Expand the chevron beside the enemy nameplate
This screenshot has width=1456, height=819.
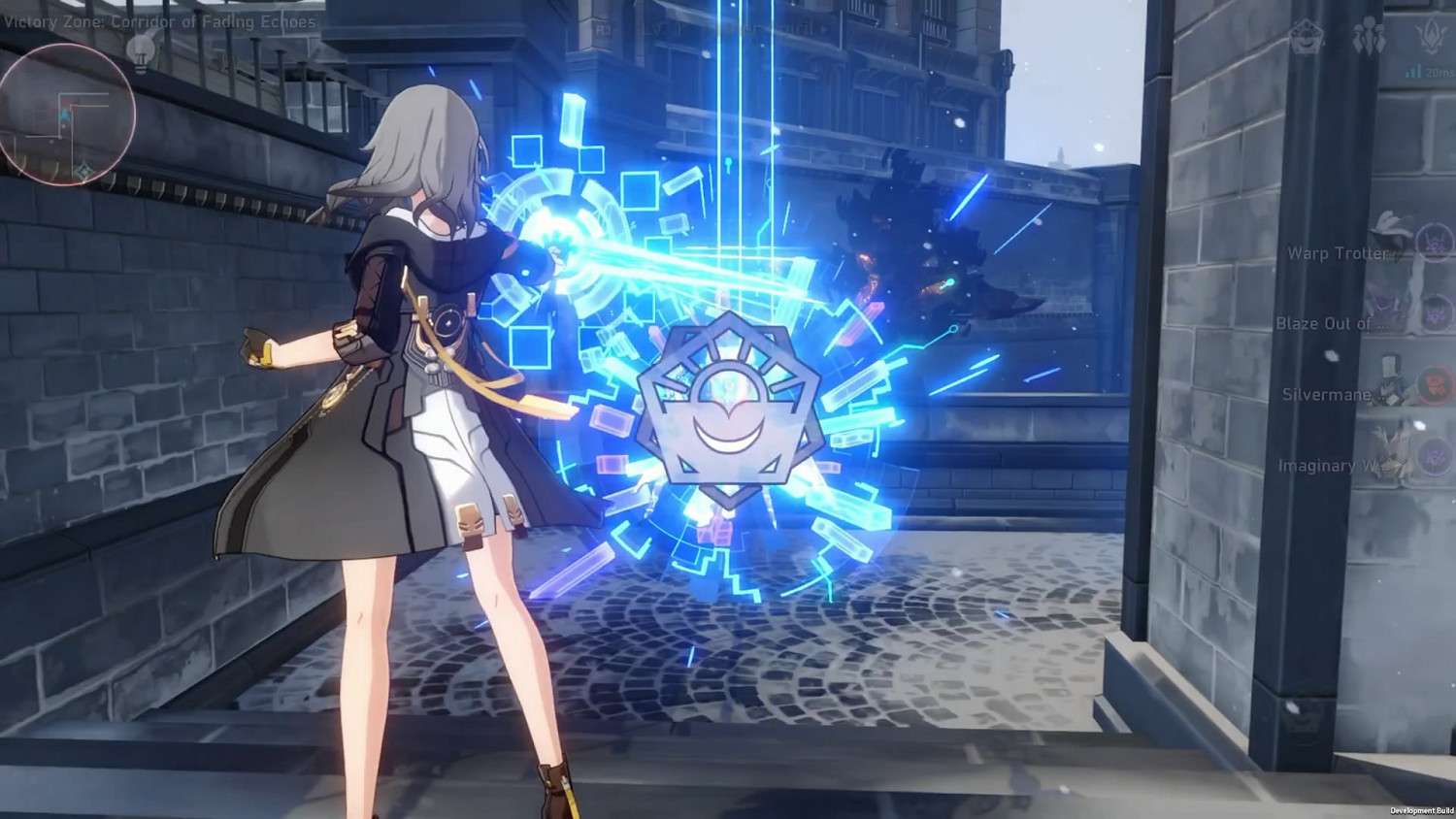[824, 29]
